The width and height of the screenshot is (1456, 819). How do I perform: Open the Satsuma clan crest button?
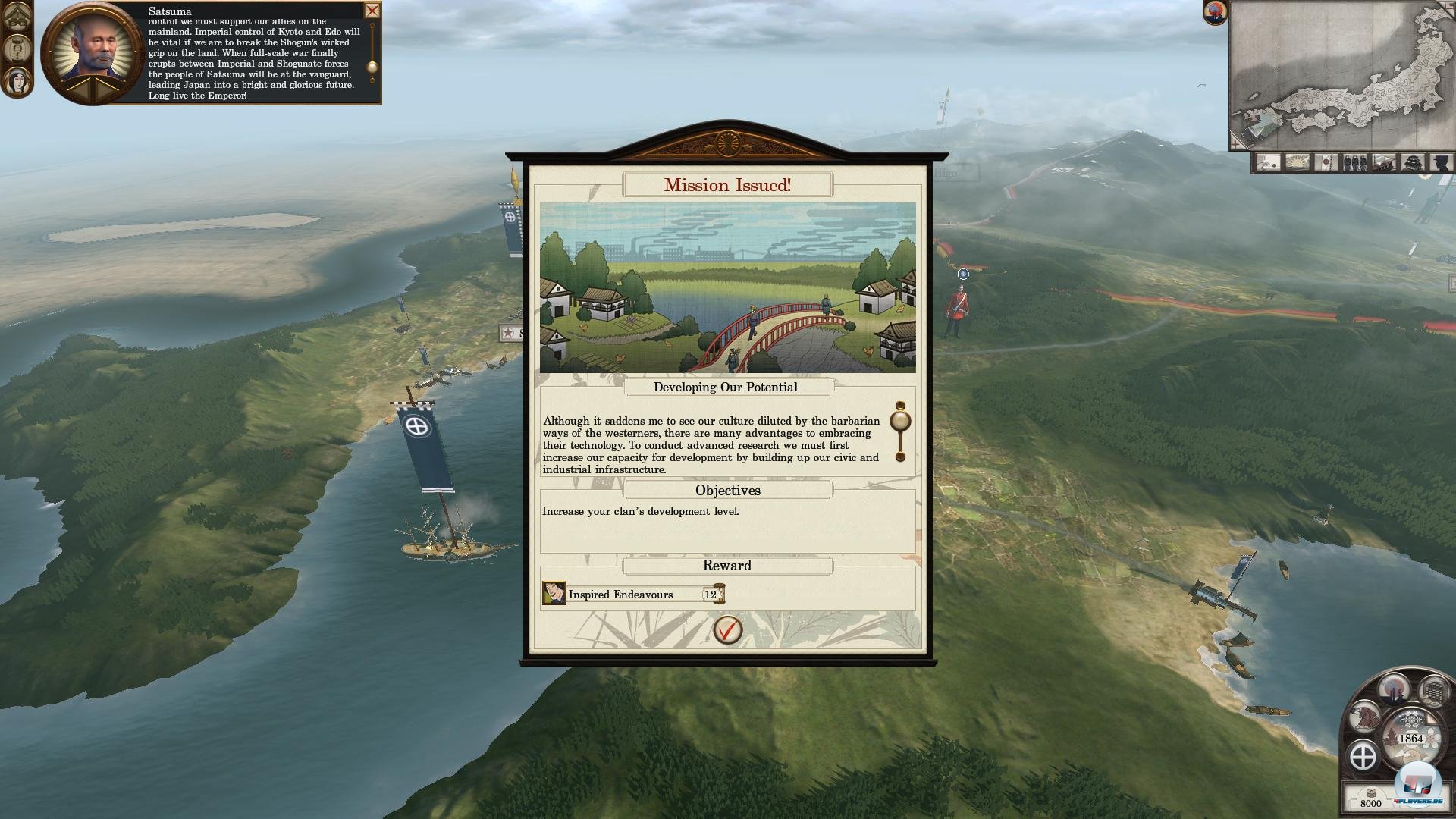coord(1363,756)
